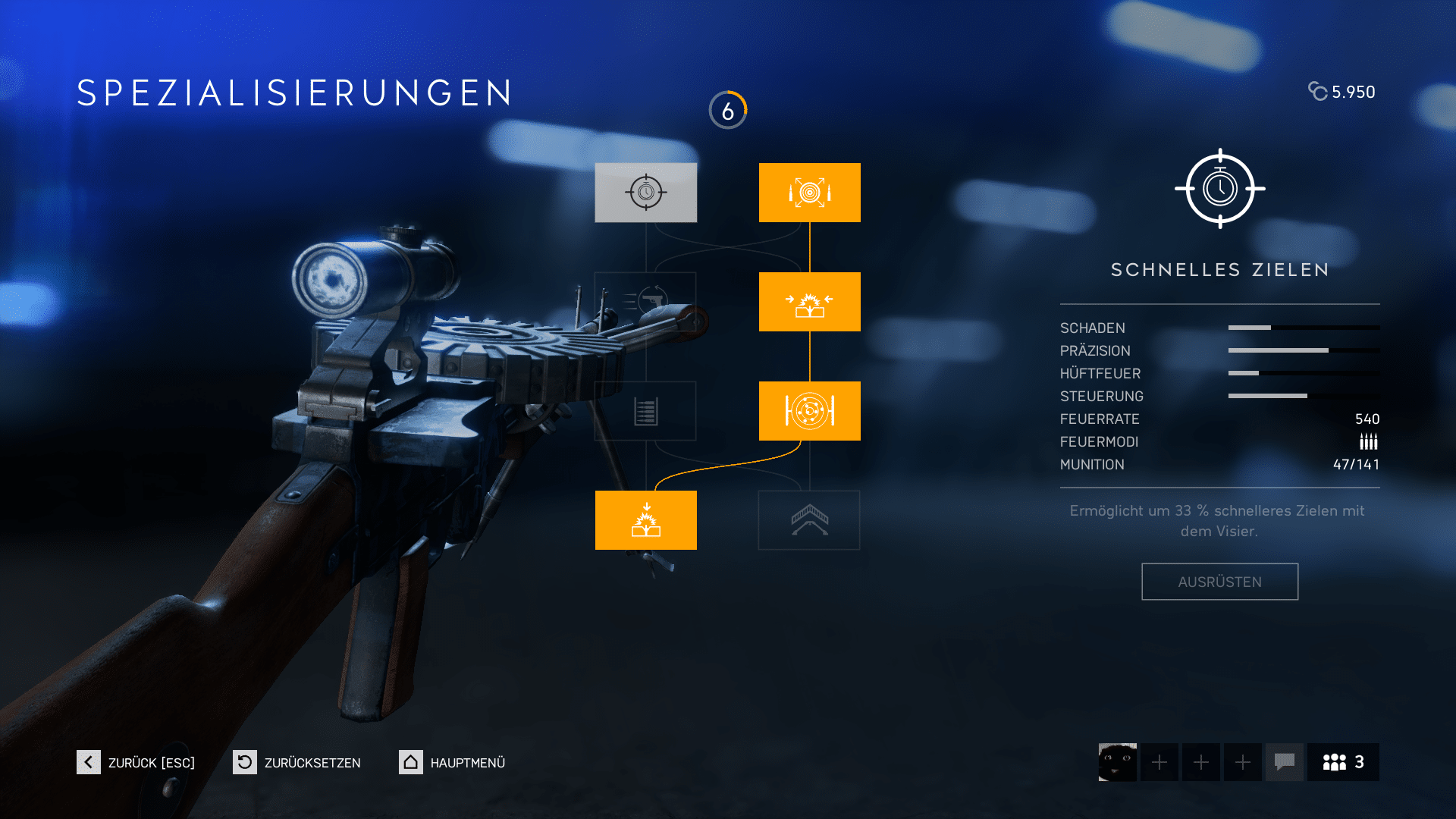Select the orange downward-arrow recoil node
The image size is (1456, 819).
645,520
